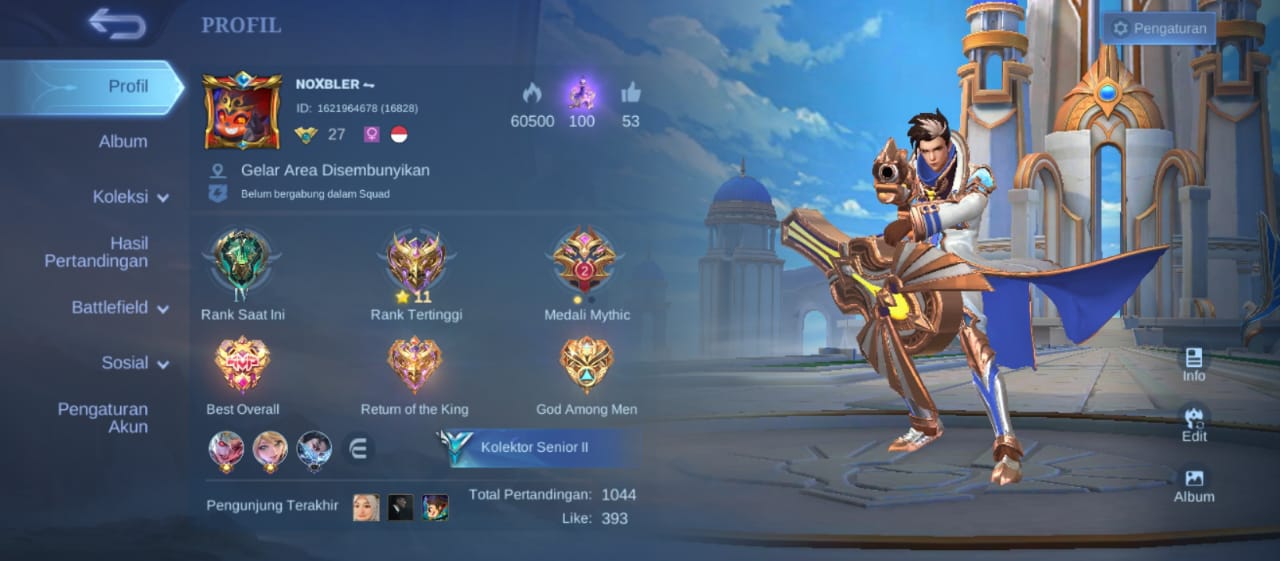1280x561 pixels.
Task: Open the God Among Men achievement
Action: (586, 365)
